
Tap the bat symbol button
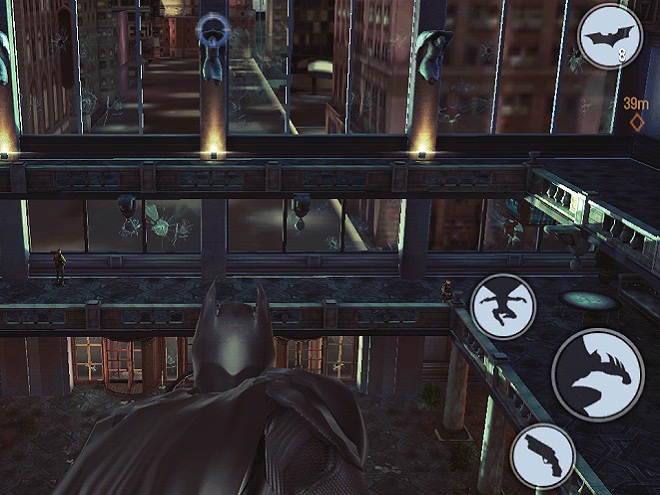tap(609, 37)
